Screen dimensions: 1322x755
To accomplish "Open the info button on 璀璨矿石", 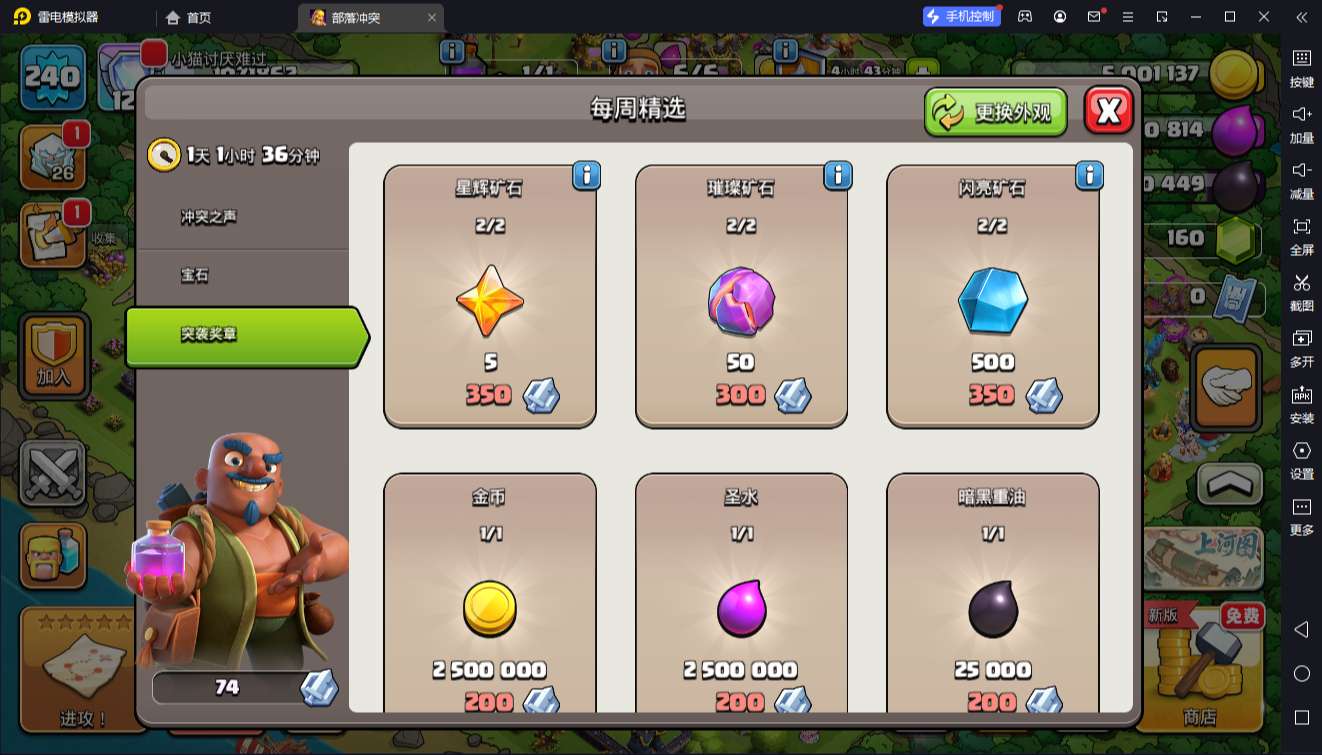I will tap(838, 176).
